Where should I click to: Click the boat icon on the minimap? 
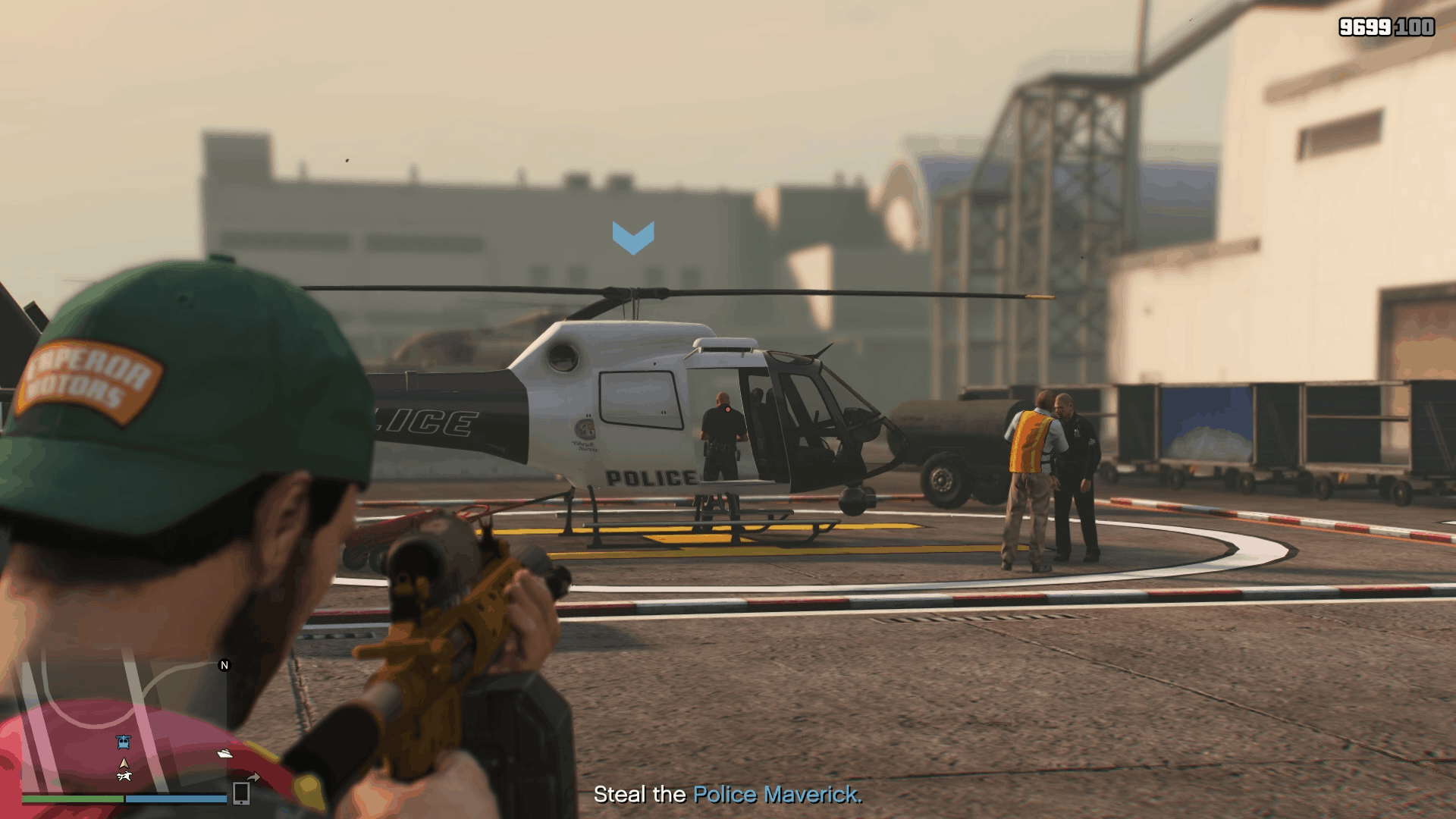pyautogui.click(x=224, y=754)
